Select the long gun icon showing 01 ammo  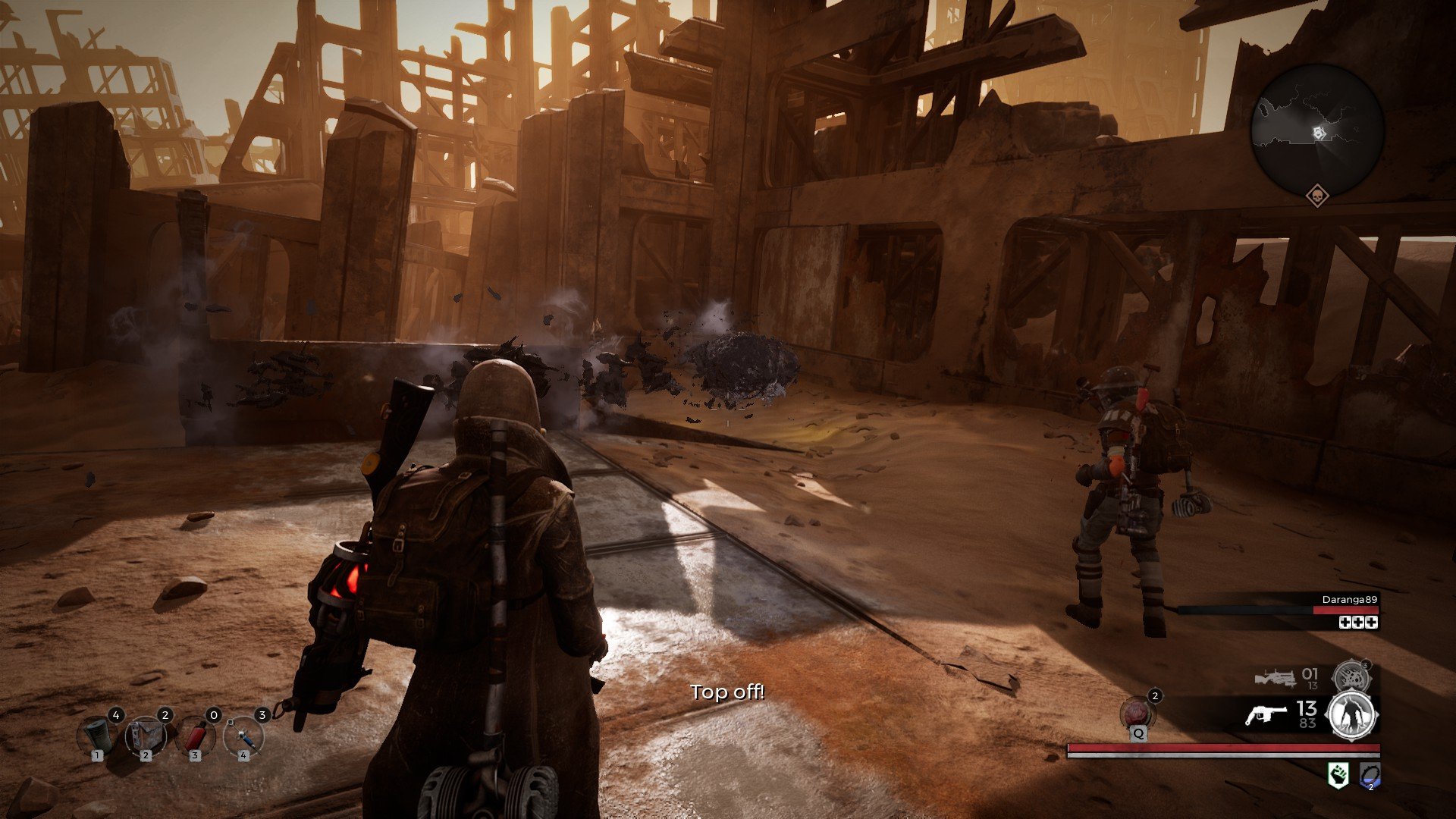coord(1277,677)
